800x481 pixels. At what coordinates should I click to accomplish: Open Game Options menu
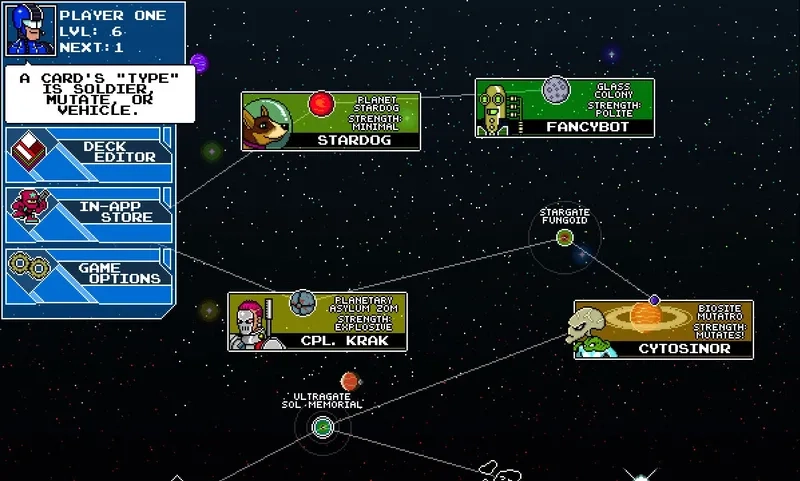point(90,274)
